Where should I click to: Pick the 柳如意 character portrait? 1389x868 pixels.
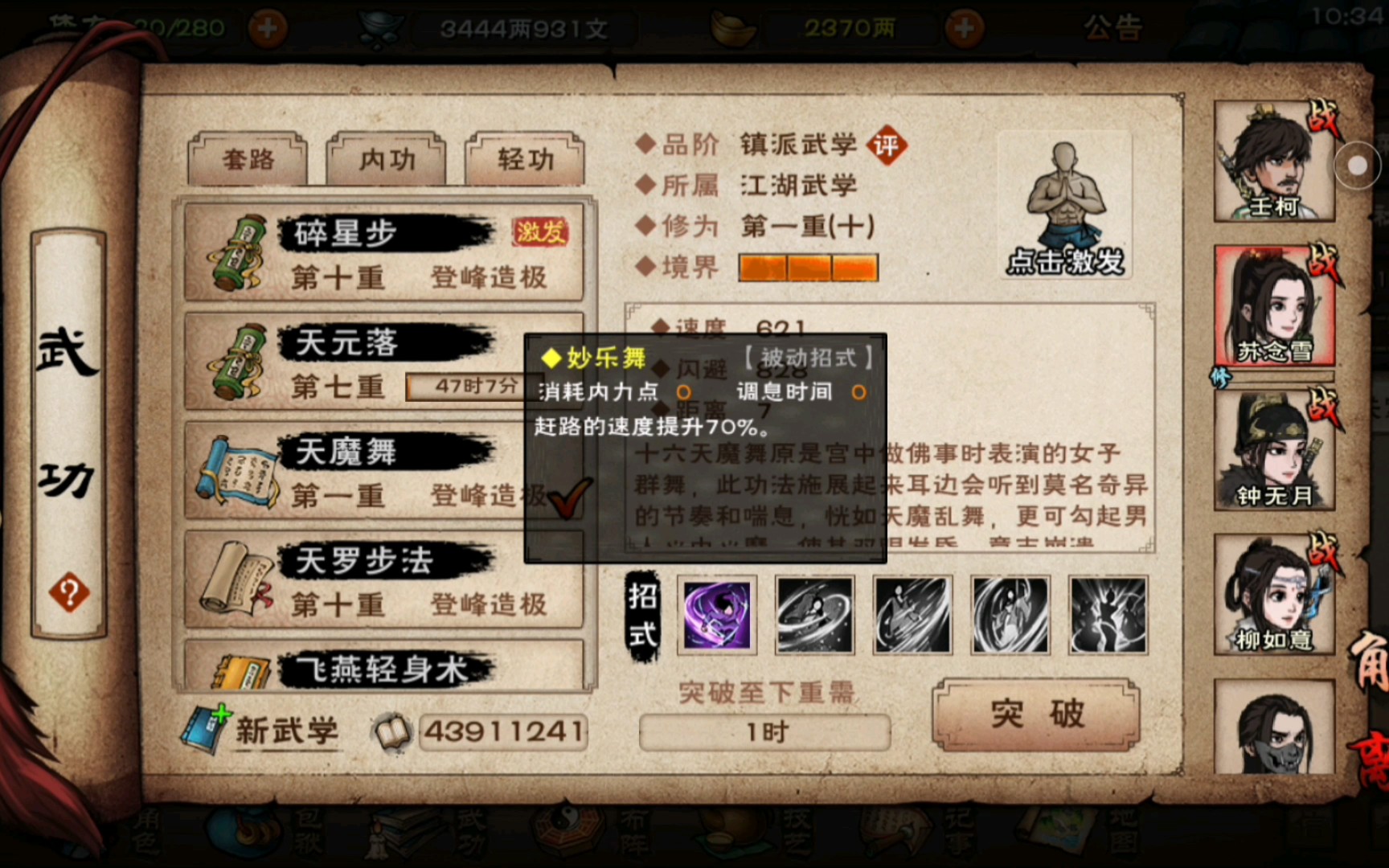(x=1274, y=595)
